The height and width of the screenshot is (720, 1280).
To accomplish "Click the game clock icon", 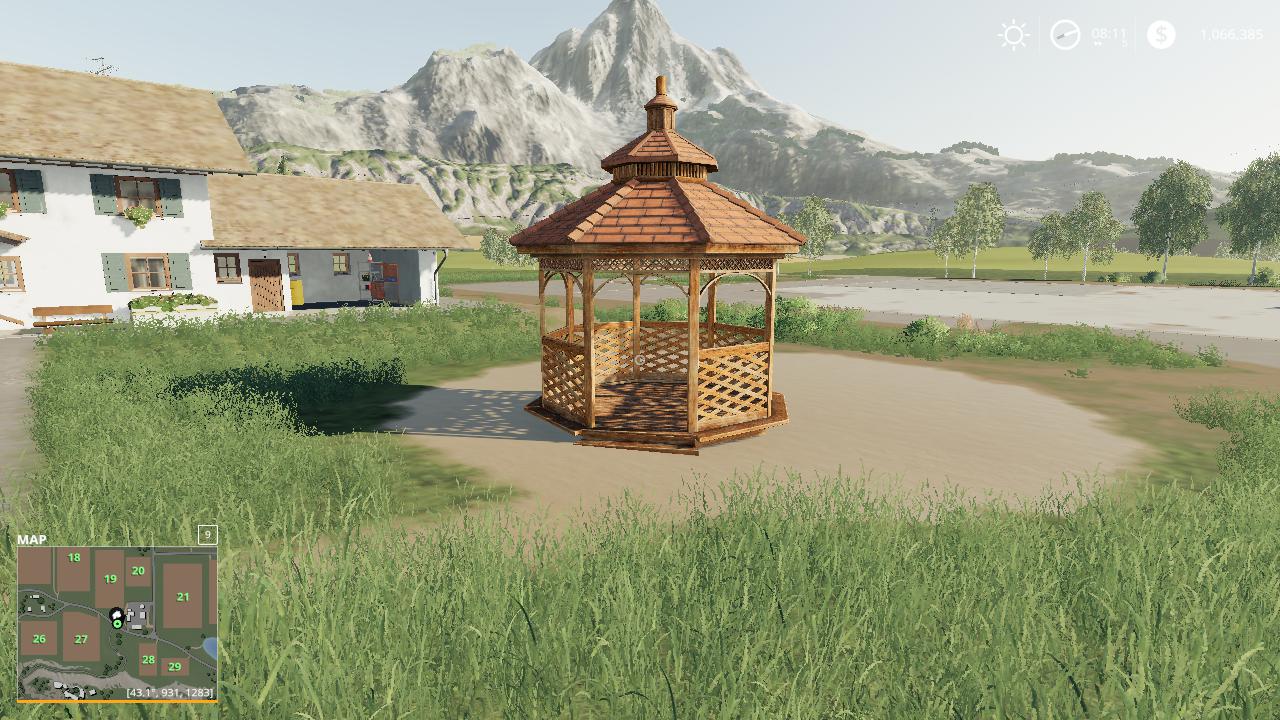I will 1065,36.
